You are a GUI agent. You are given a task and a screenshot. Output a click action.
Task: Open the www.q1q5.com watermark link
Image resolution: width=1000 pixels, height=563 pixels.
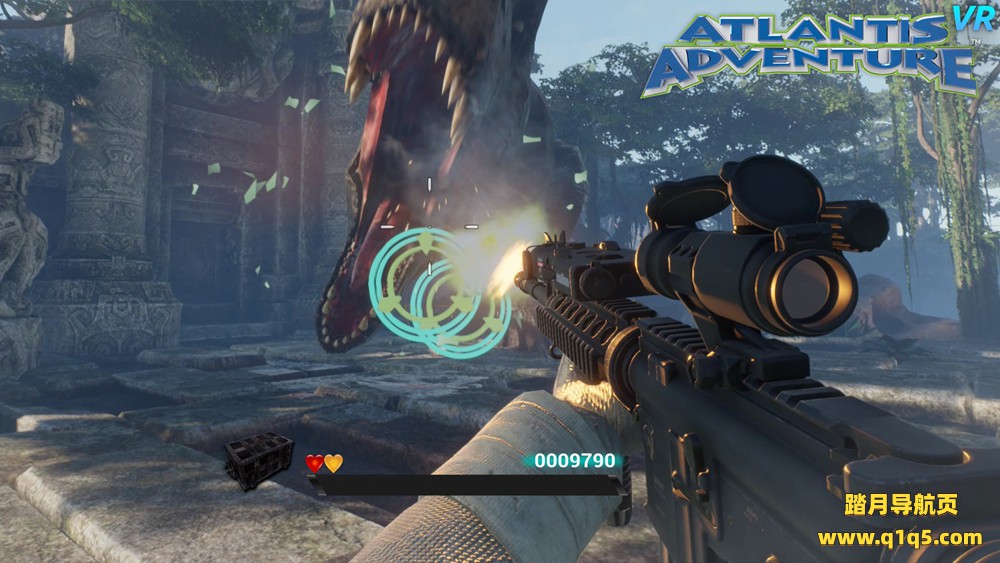pos(899,538)
